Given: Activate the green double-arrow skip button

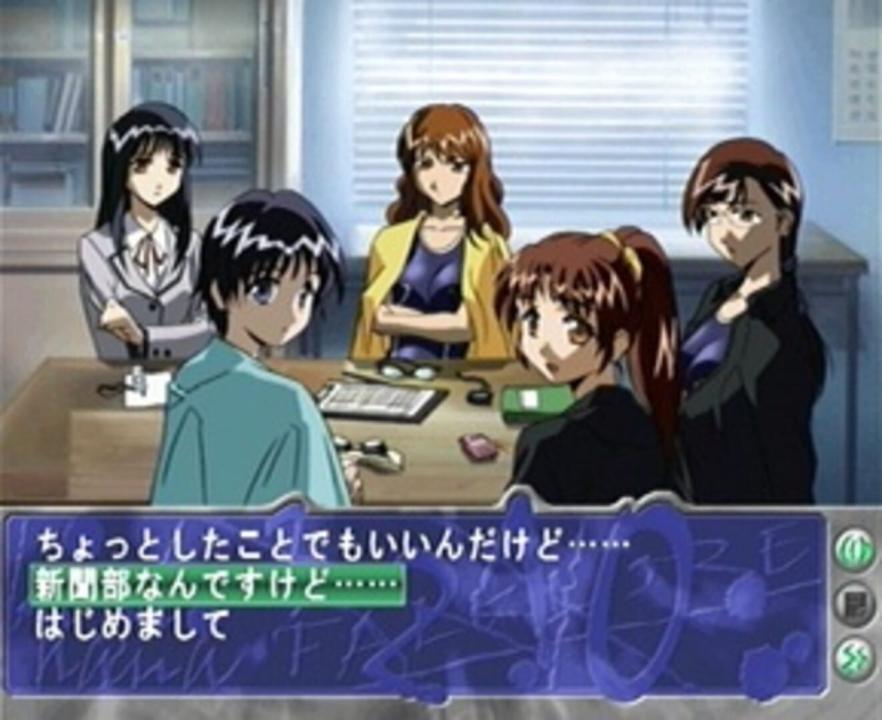Looking at the screenshot, I should point(853,657).
